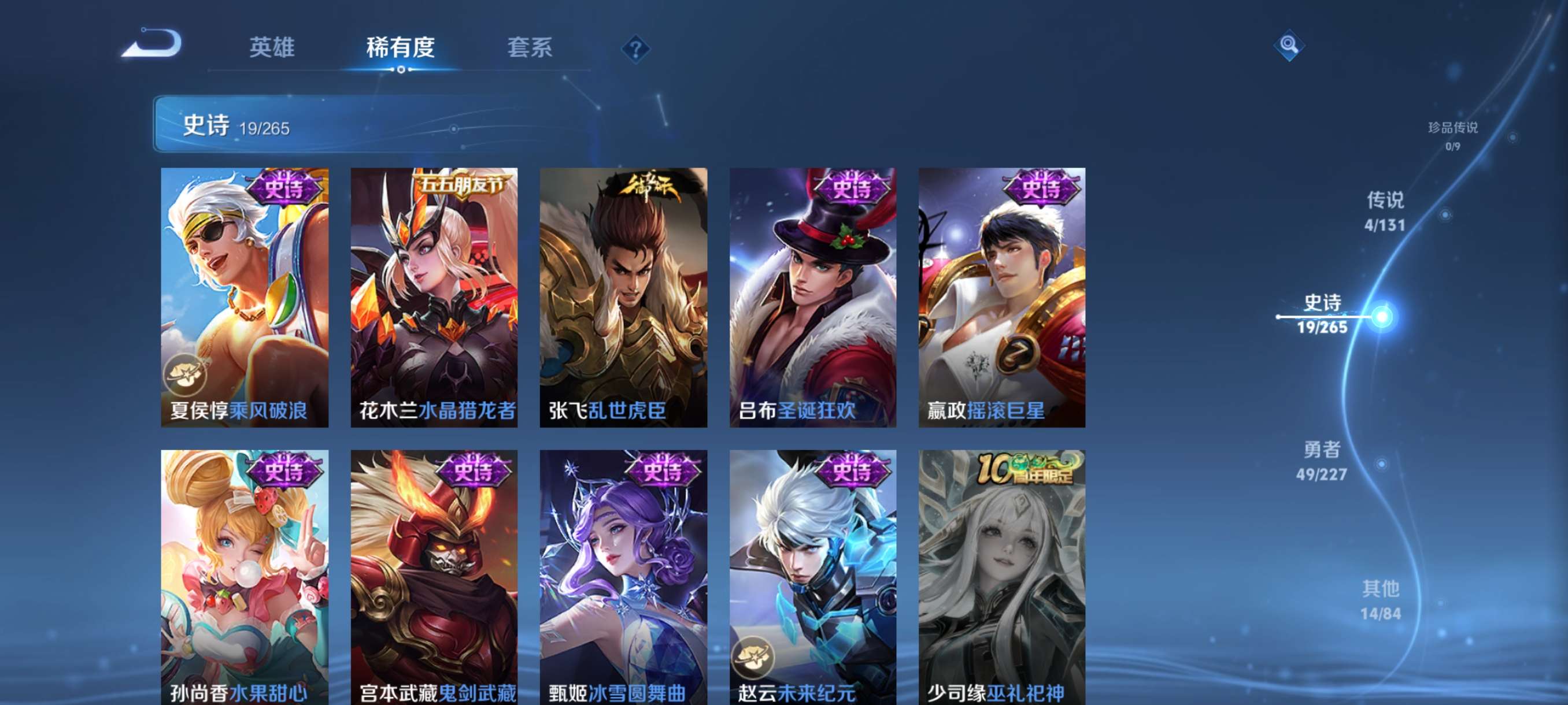The width and height of the screenshot is (1568, 705).
Task: Show the 其他 skin category
Action: point(1381,600)
